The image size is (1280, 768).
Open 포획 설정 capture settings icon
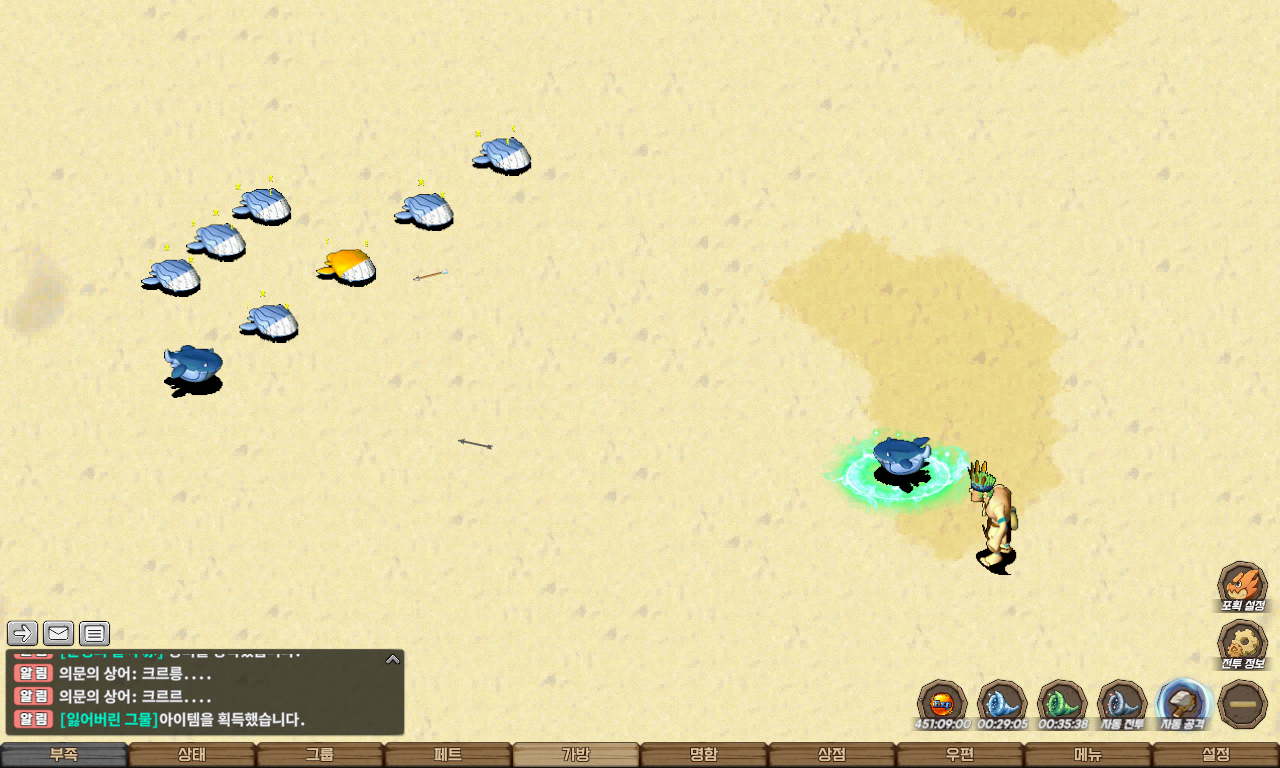click(x=1242, y=586)
